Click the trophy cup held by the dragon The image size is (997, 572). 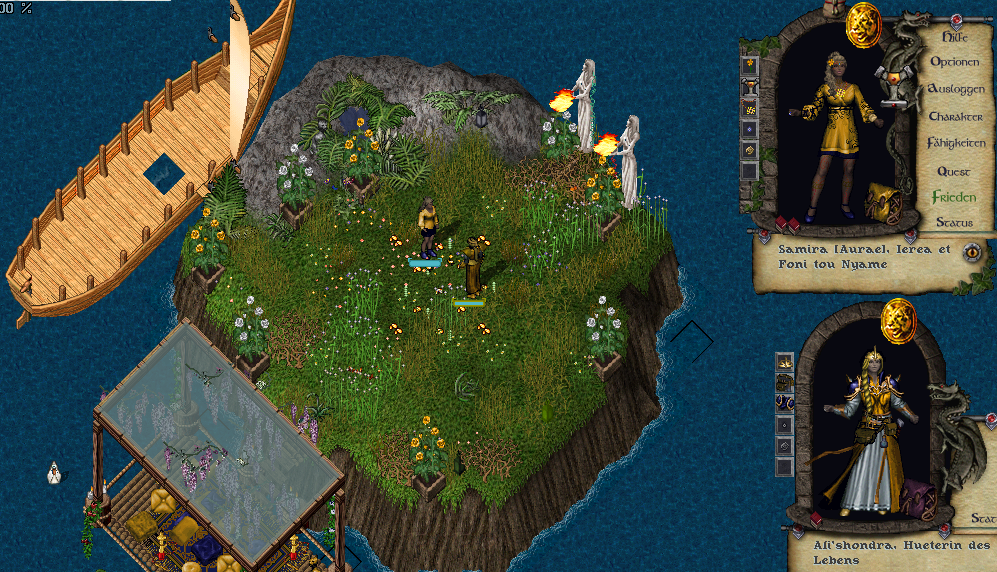click(893, 82)
